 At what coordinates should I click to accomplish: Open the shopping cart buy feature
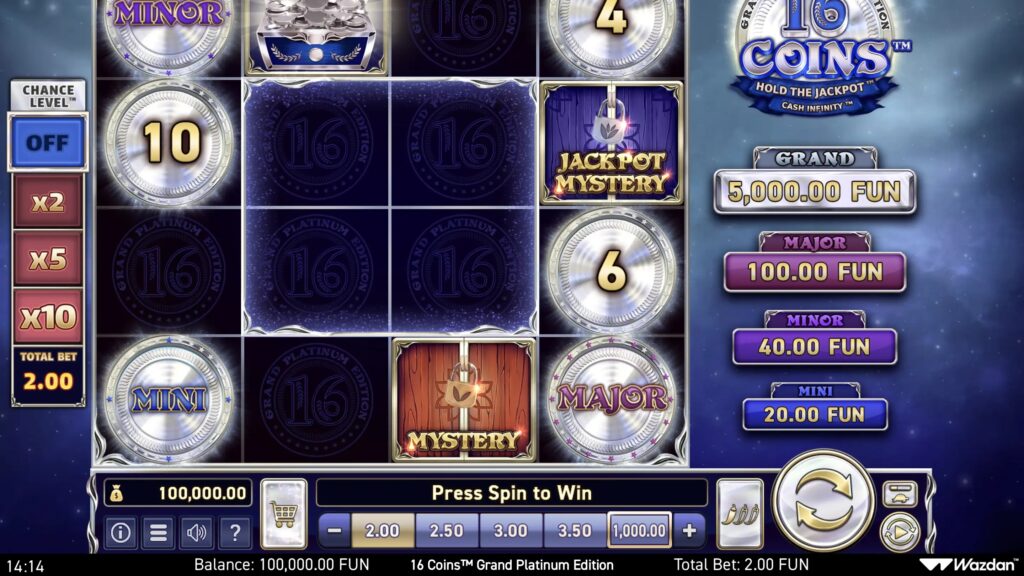284,514
